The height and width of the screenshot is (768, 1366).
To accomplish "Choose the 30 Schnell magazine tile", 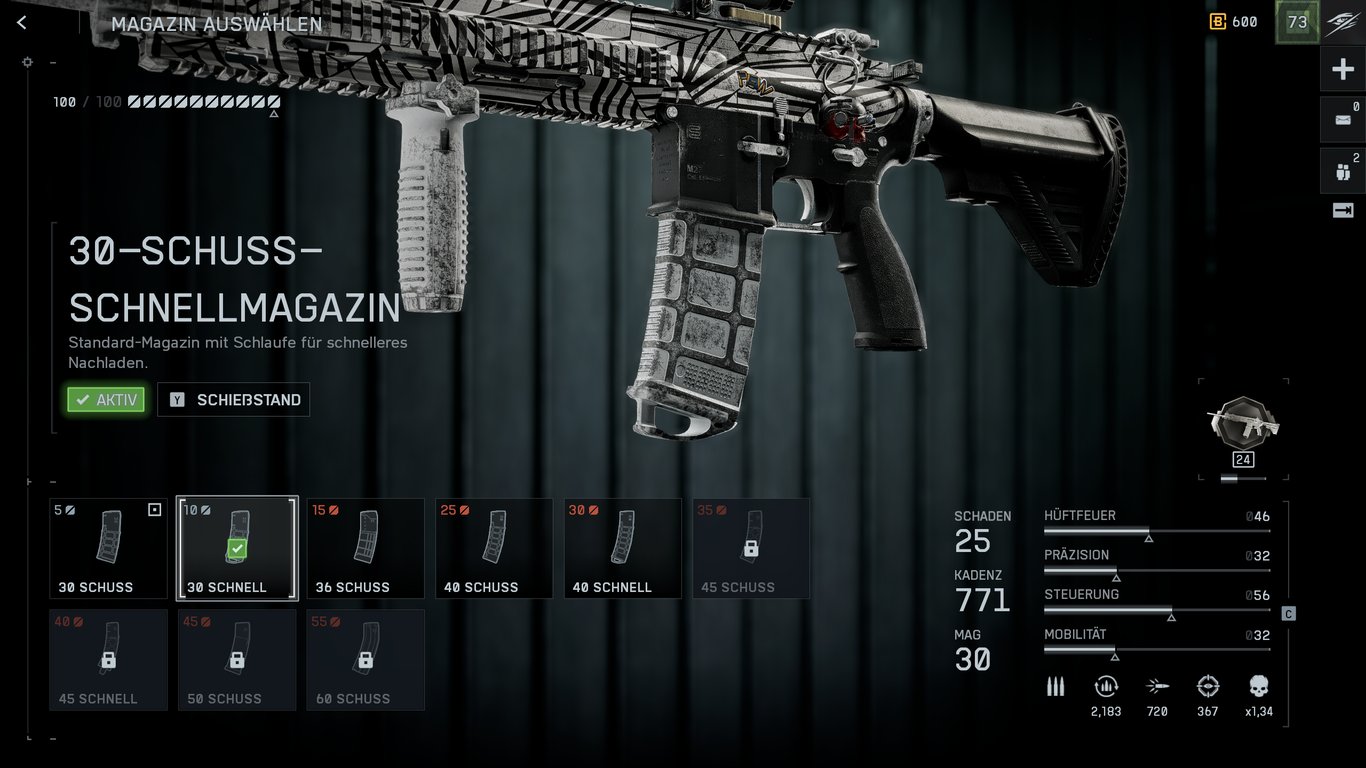I will tap(237, 548).
